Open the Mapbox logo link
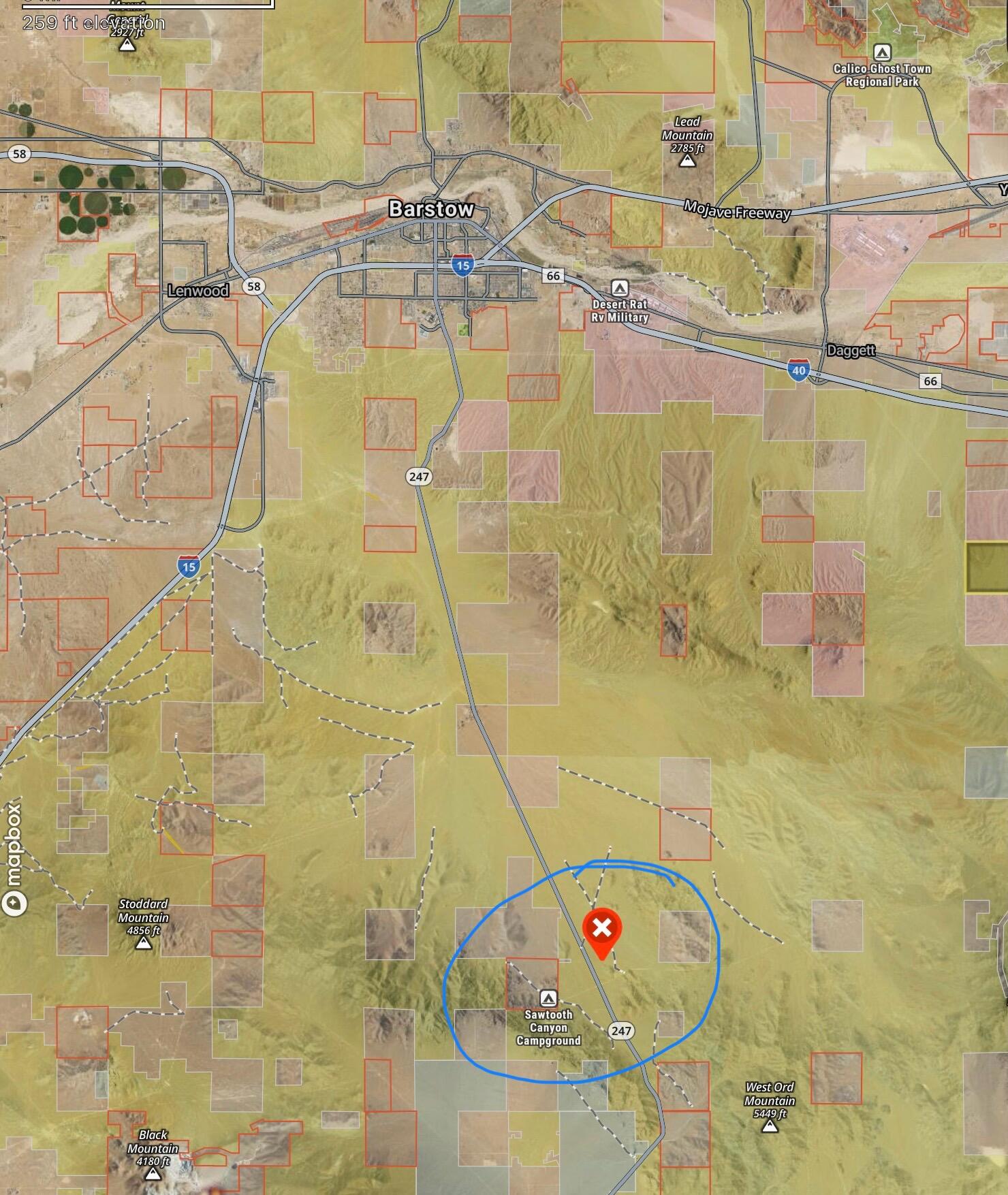The image size is (1008, 1195). pyautogui.click(x=14, y=859)
